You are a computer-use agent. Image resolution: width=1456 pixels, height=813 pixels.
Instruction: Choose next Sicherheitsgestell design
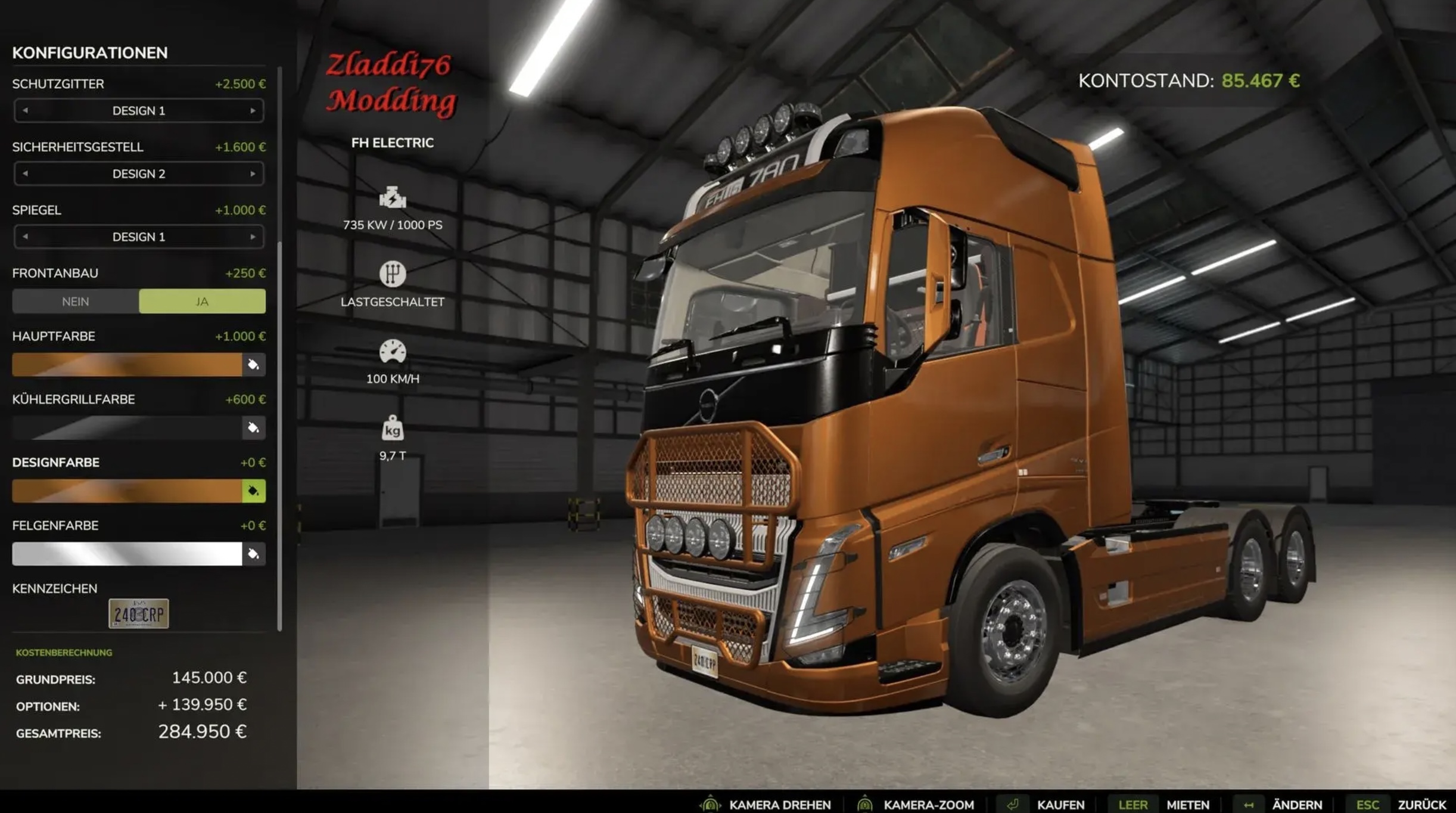[253, 174]
